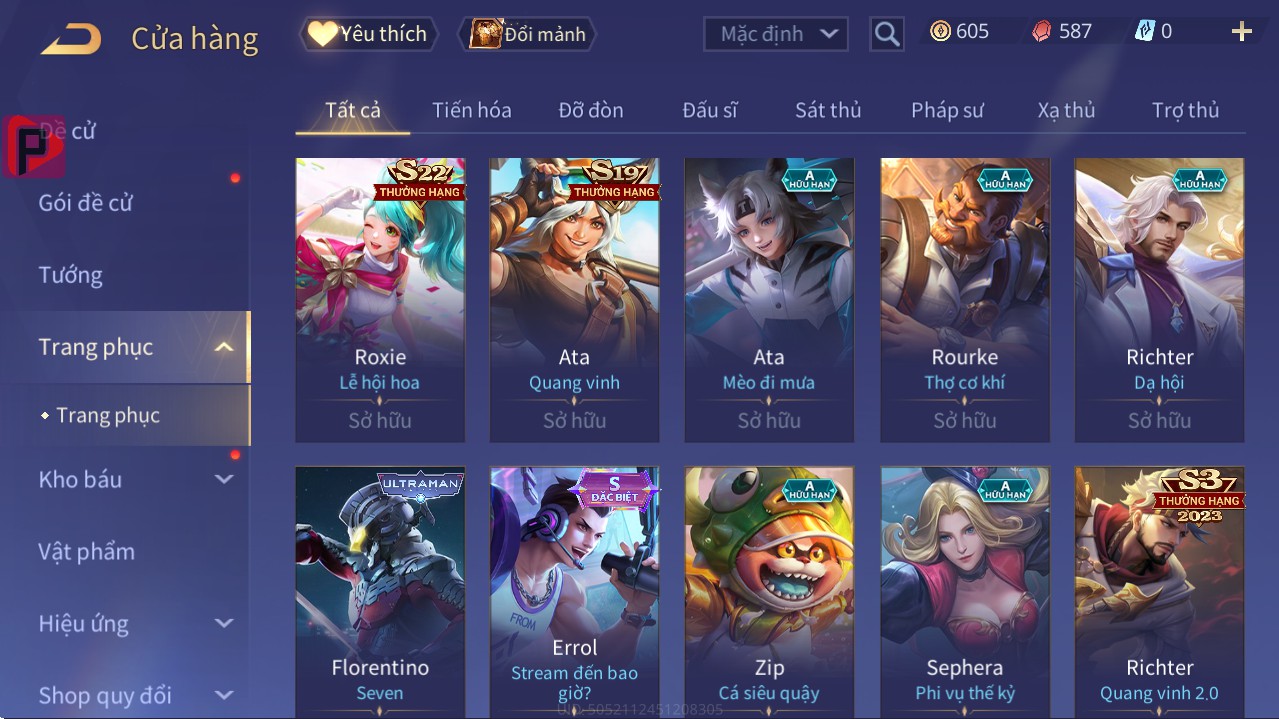Add currency with the plus button

[1241, 32]
